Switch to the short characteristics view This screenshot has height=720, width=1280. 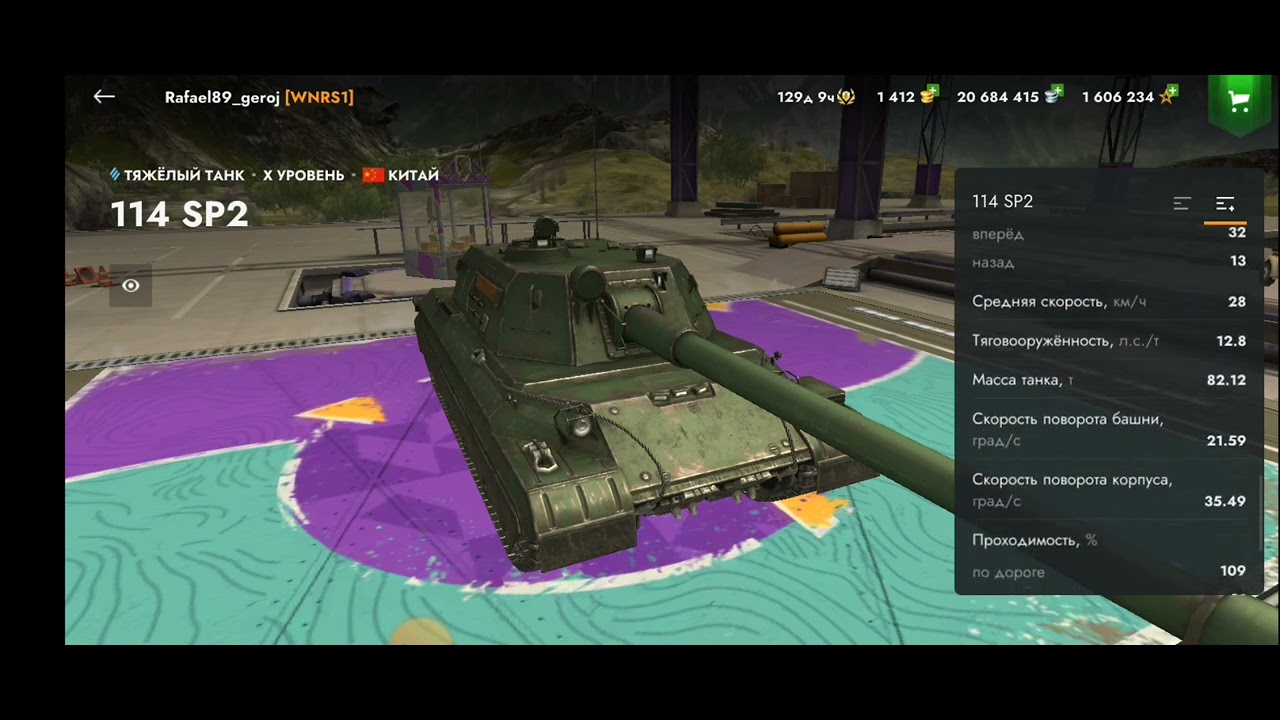coord(1182,203)
